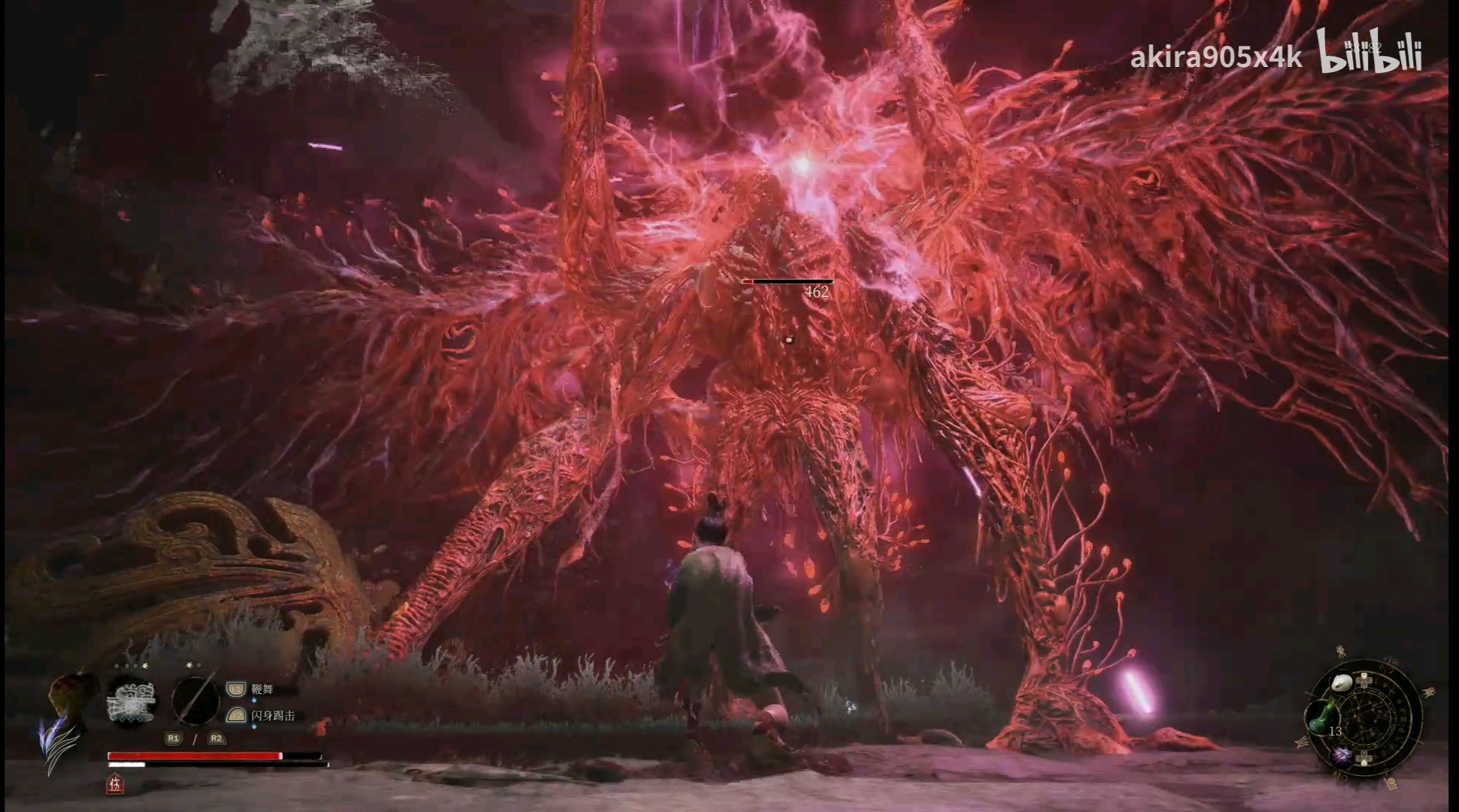Select the purple lightning spell slot

pos(1341,755)
